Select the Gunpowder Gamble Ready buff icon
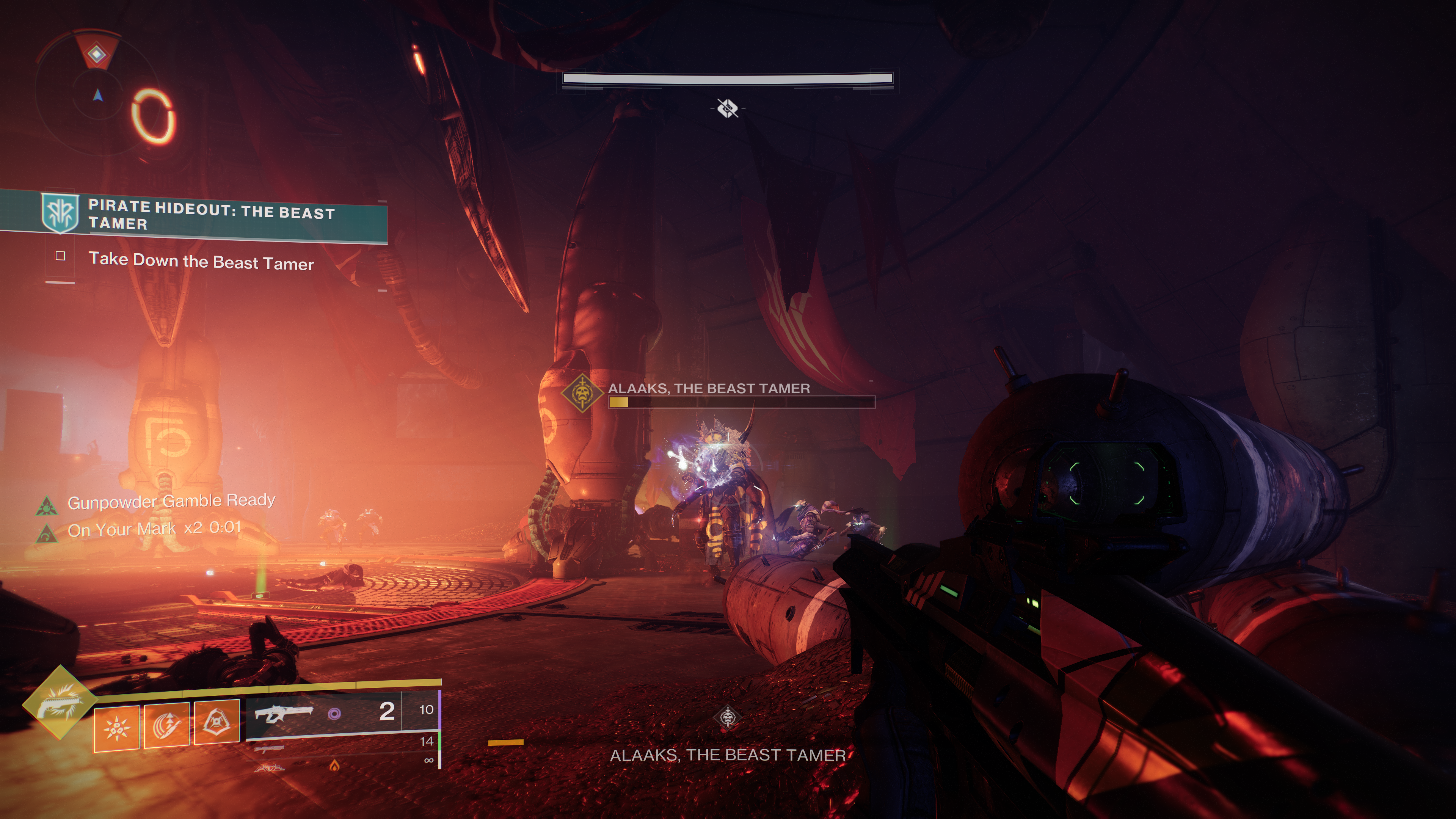This screenshot has height=819, width=1456. click(46, 505)
